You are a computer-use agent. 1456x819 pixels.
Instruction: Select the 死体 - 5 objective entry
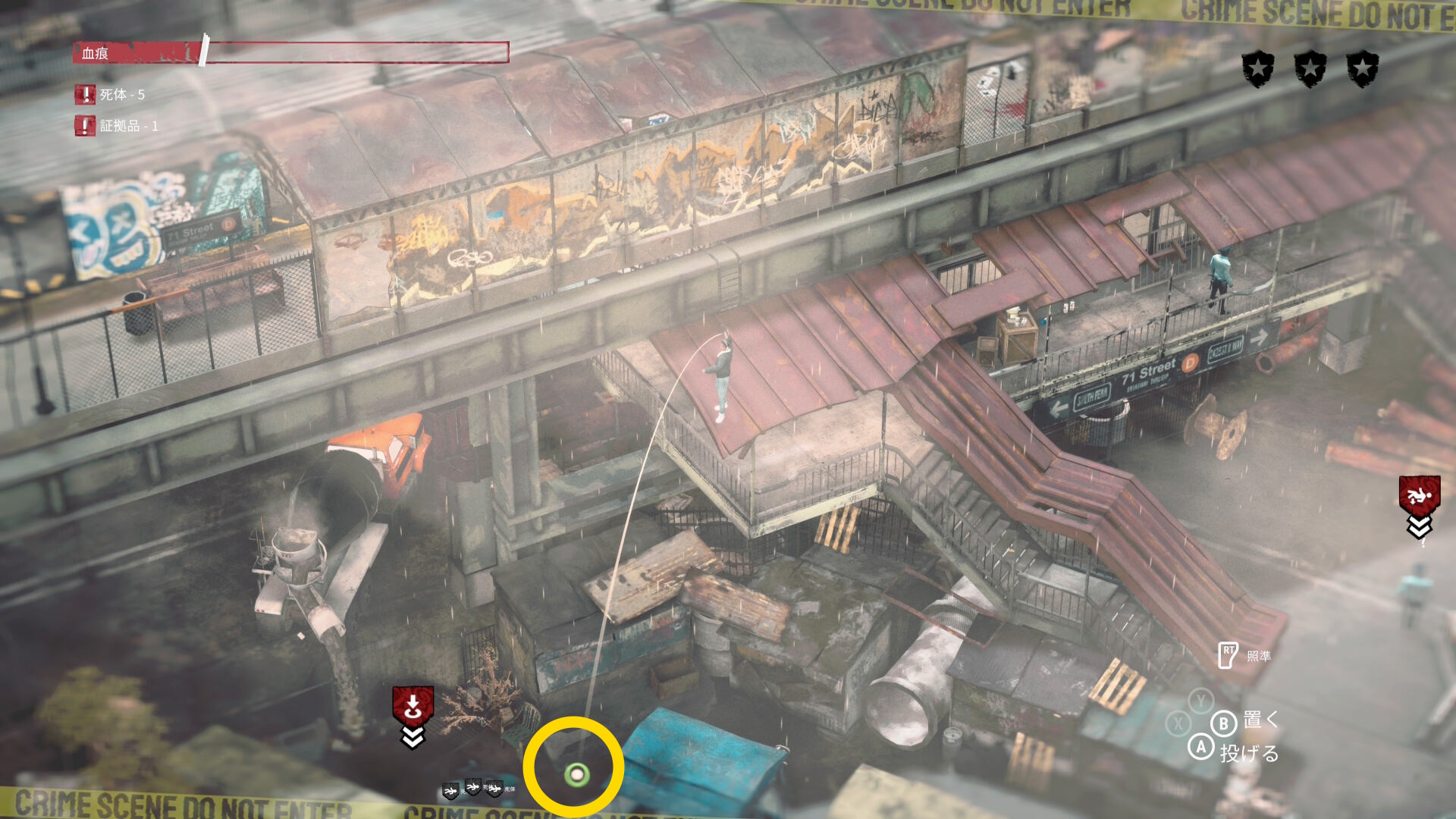(111, 95)
